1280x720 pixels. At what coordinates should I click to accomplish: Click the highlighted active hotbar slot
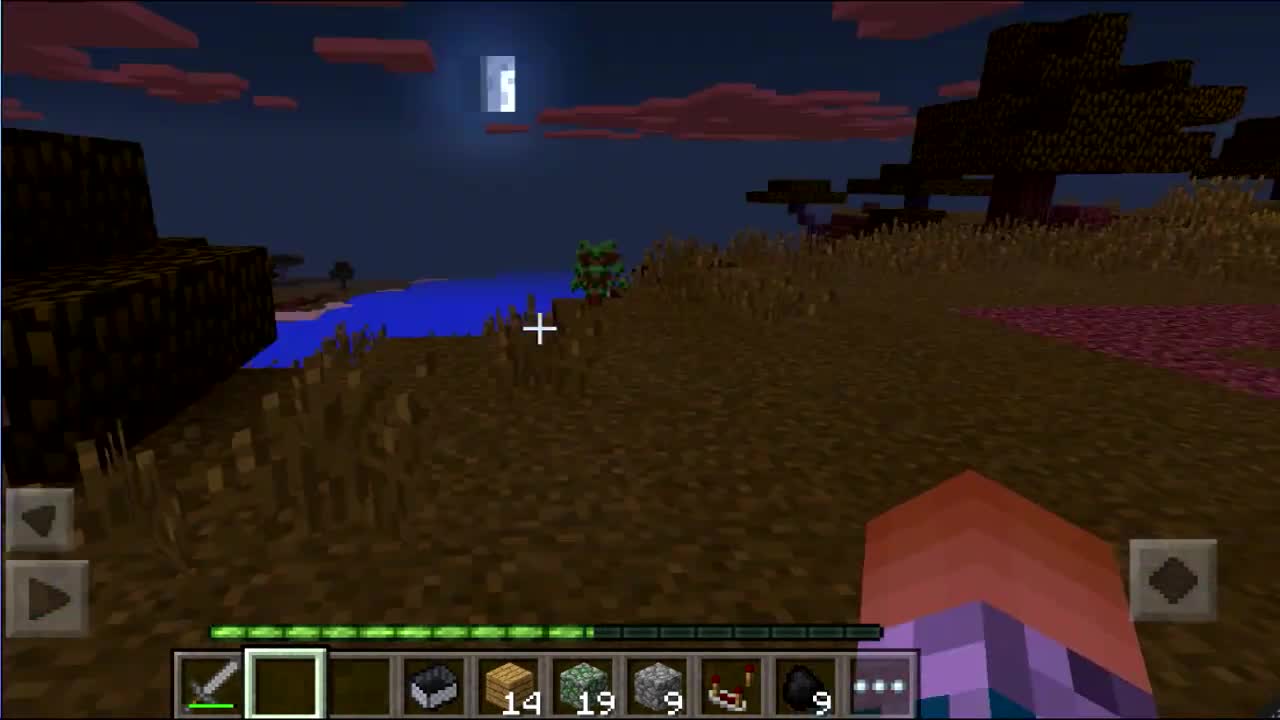(x=286, y=683)
